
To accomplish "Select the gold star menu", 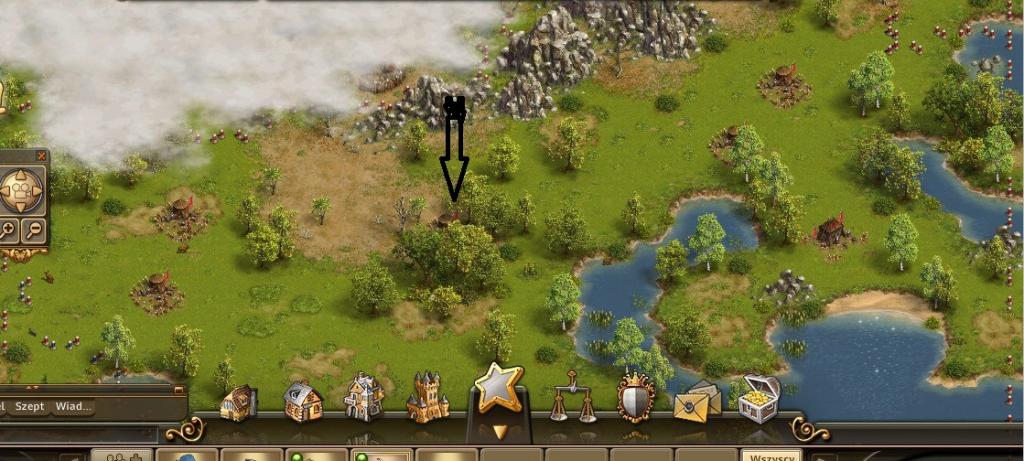I will [499, 388].
